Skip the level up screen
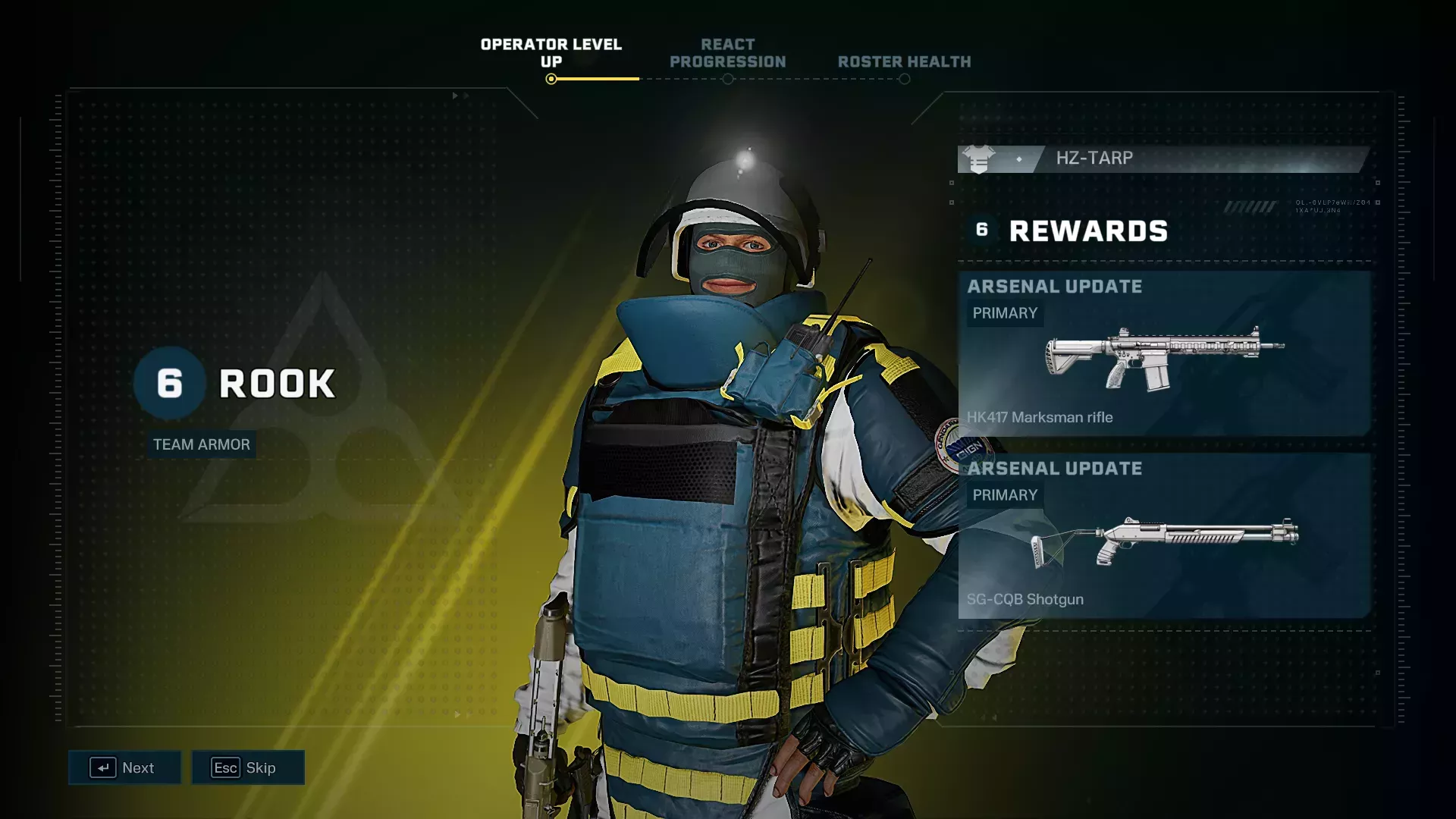Viewport: 1456px width, 819px height. coord(248,767)
